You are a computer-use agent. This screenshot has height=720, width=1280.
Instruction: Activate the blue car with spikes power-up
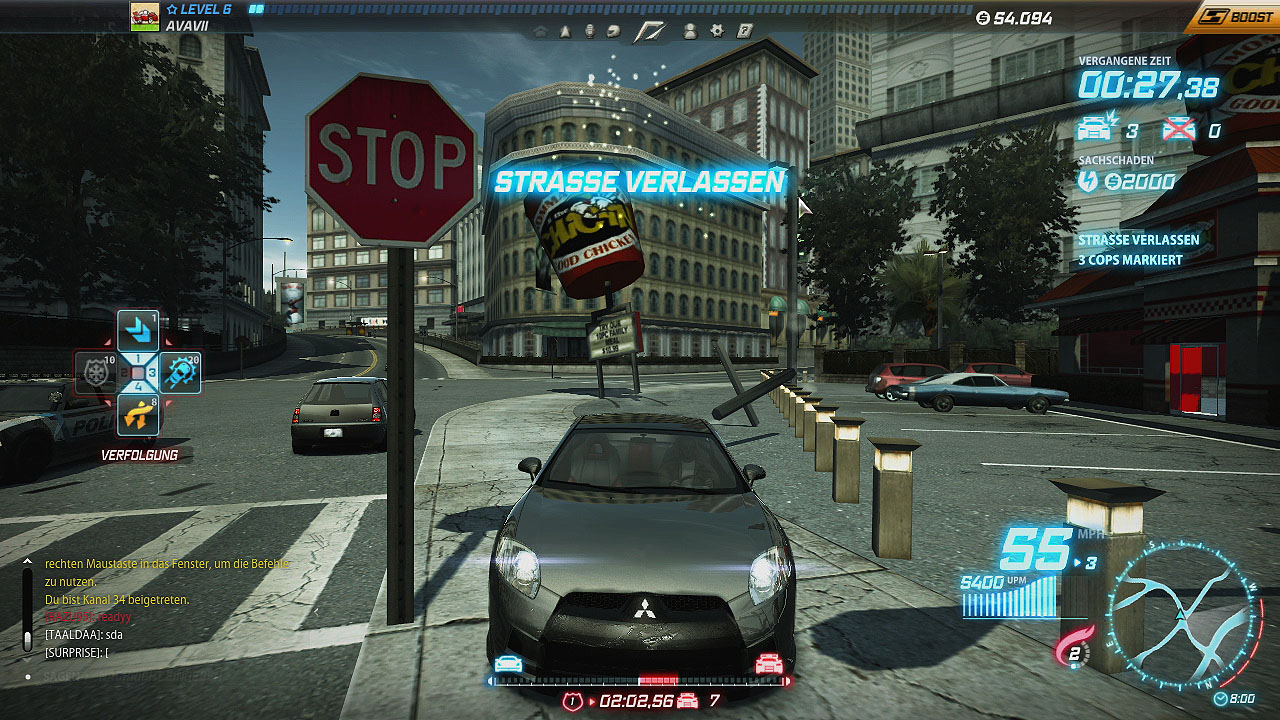180,373
